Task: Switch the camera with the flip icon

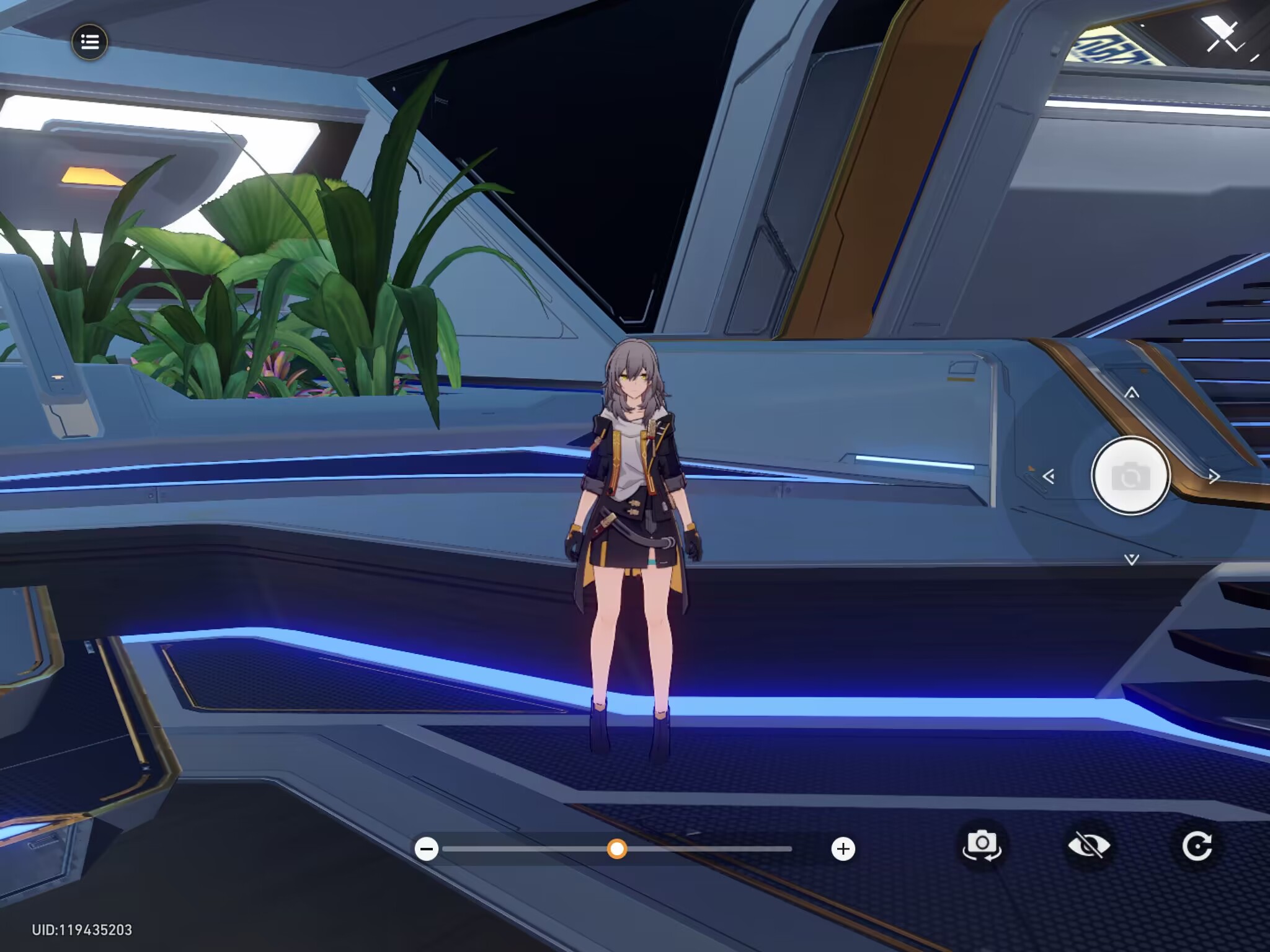Action: click(982, 845)
